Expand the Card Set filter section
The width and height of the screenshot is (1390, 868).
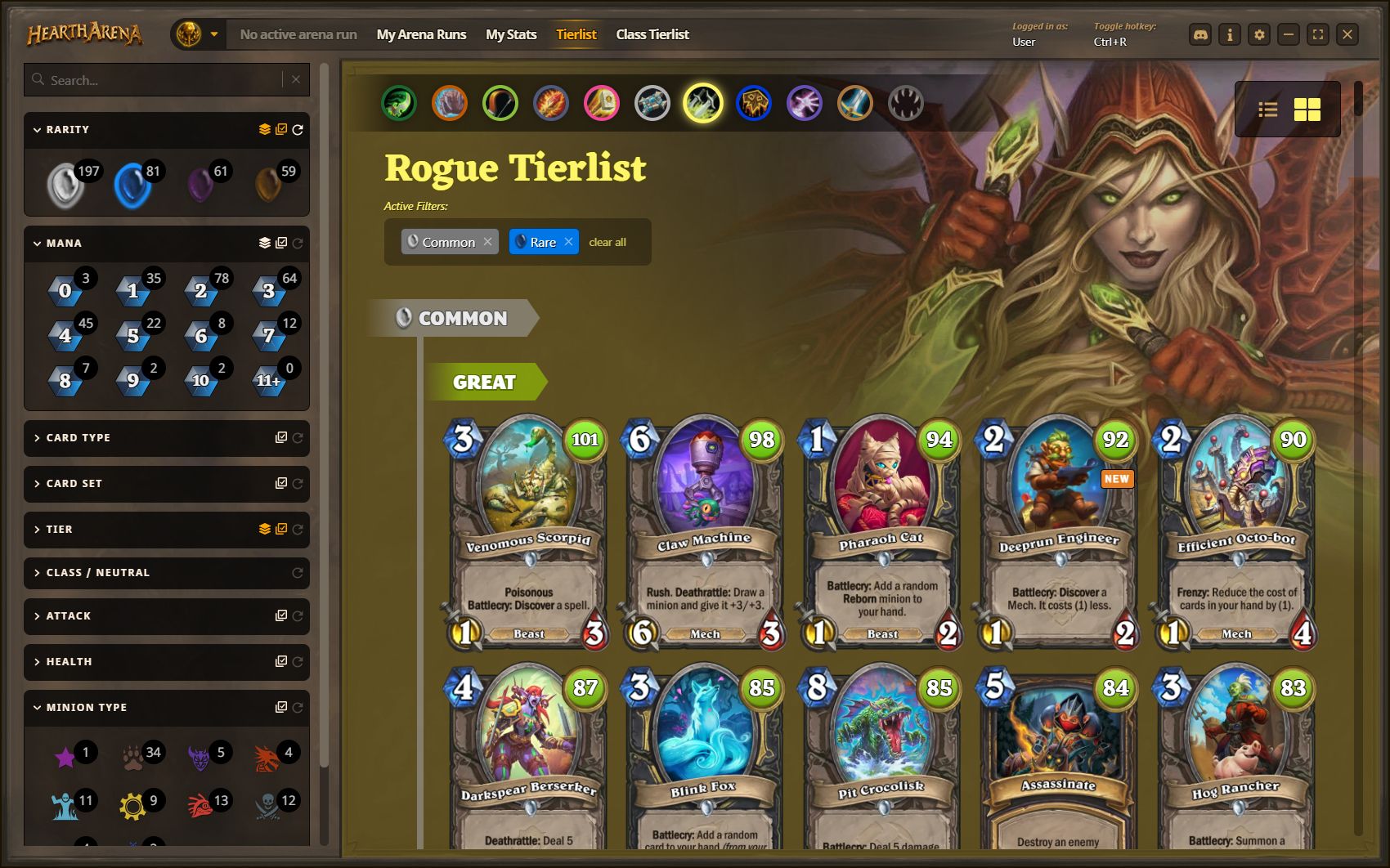pyautogui.click(x=74, y=484)
